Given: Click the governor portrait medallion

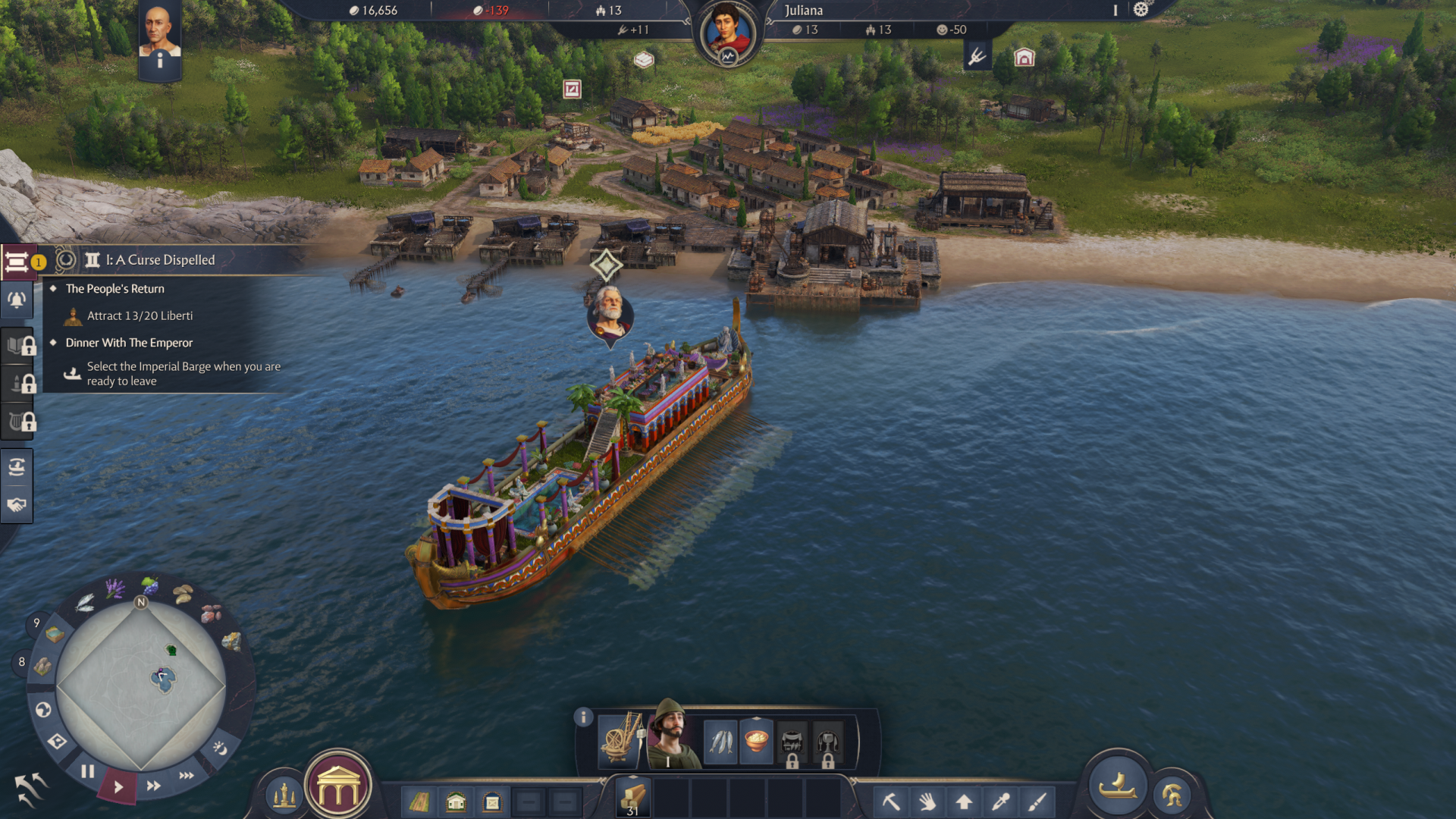Looking at the screenshot, I should coord(728,33).
